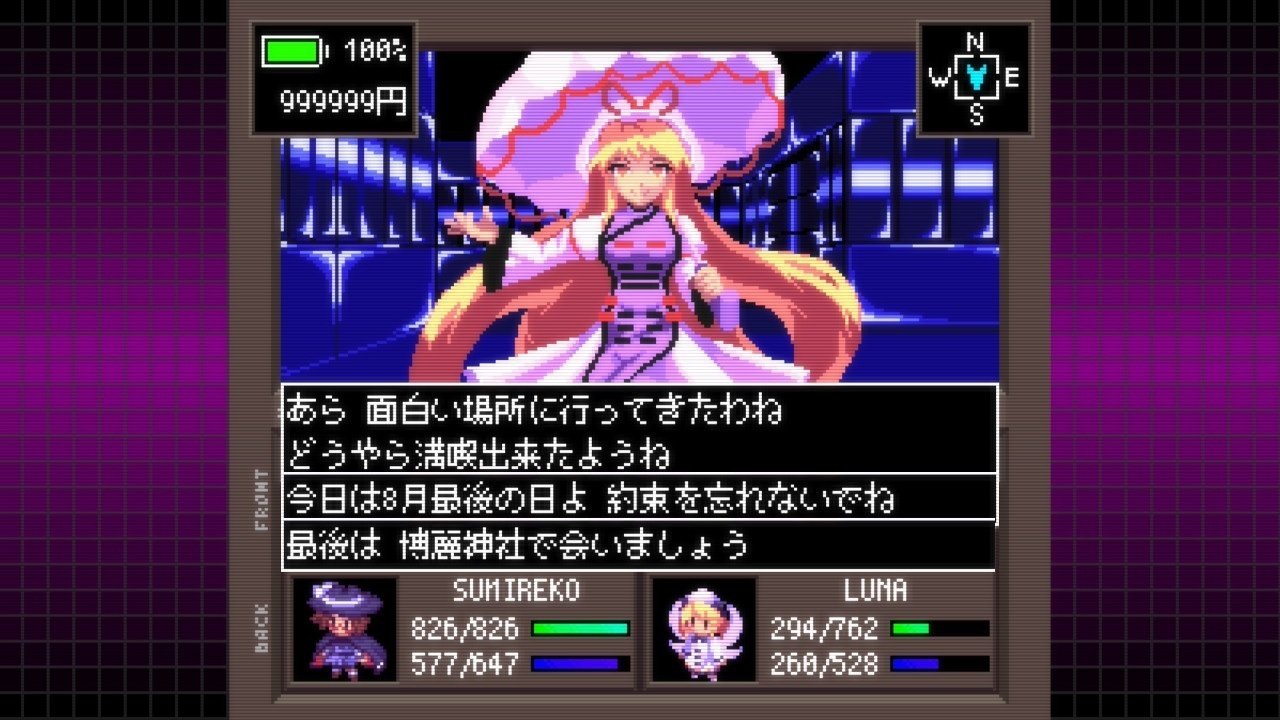Switch to the FRONT tab on the side

point(263,500)
